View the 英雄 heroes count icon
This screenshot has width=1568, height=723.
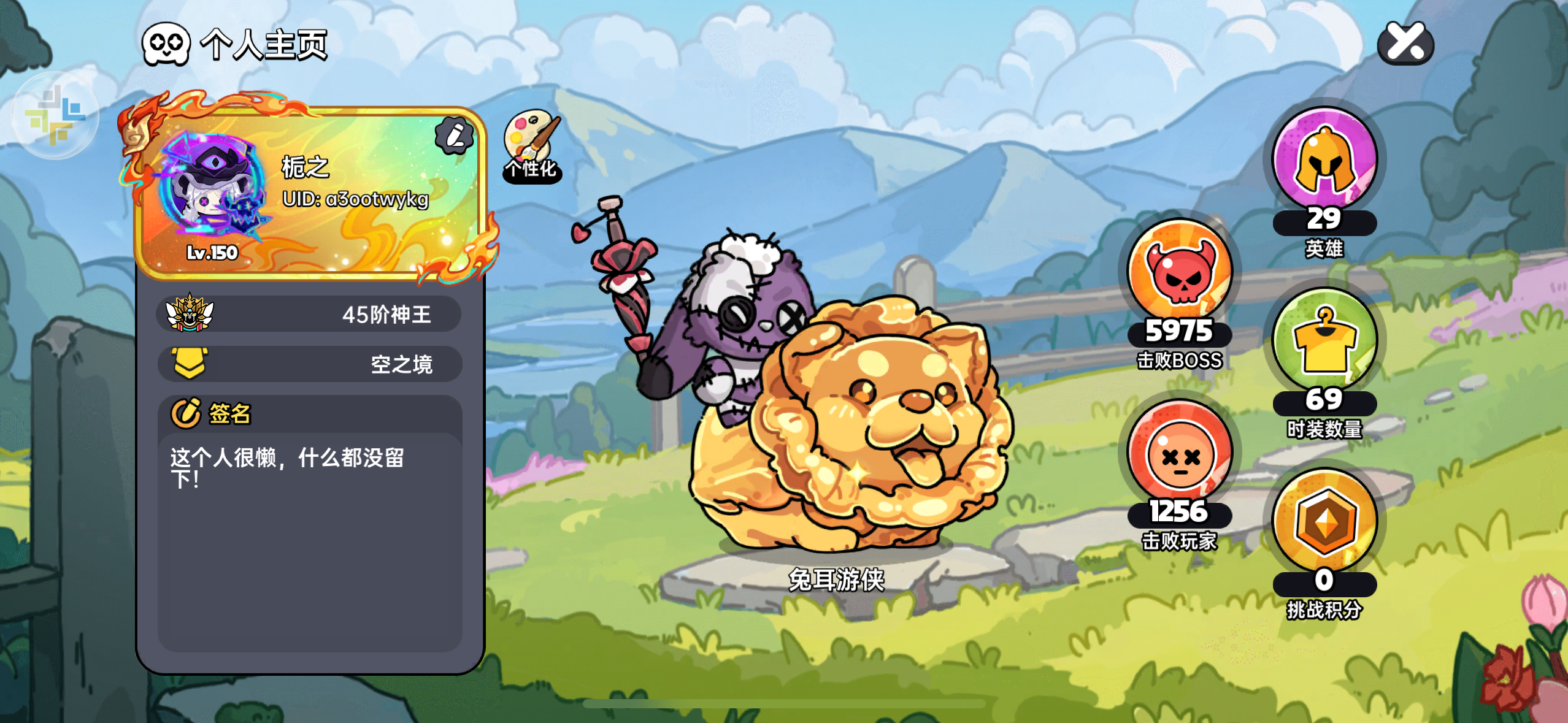(1324, 161)
